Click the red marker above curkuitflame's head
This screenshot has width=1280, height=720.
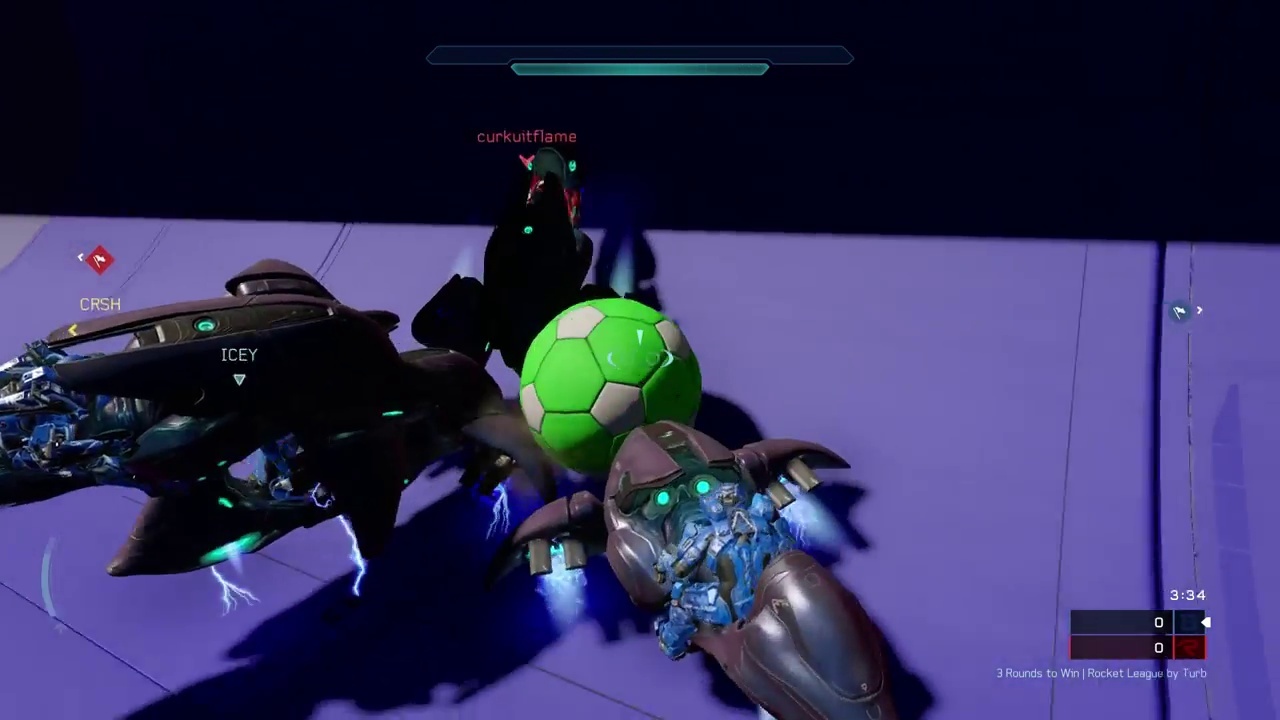click(x=527, y=160)
